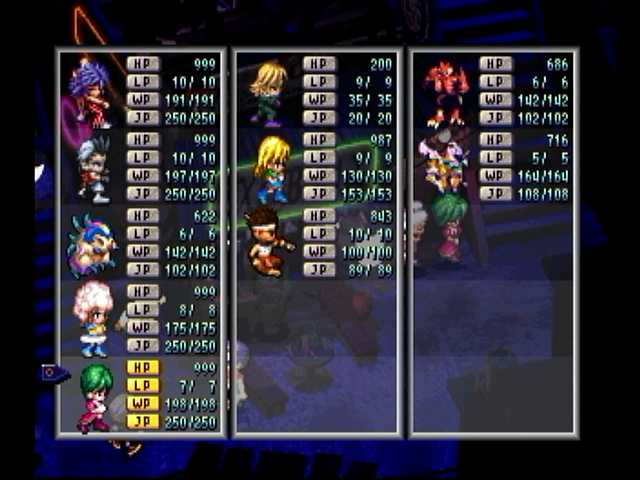Select the highlighted green-haired character in pink
Viewport: 640px width, 480px height.
pyautogui.click(x=94, y=395)
